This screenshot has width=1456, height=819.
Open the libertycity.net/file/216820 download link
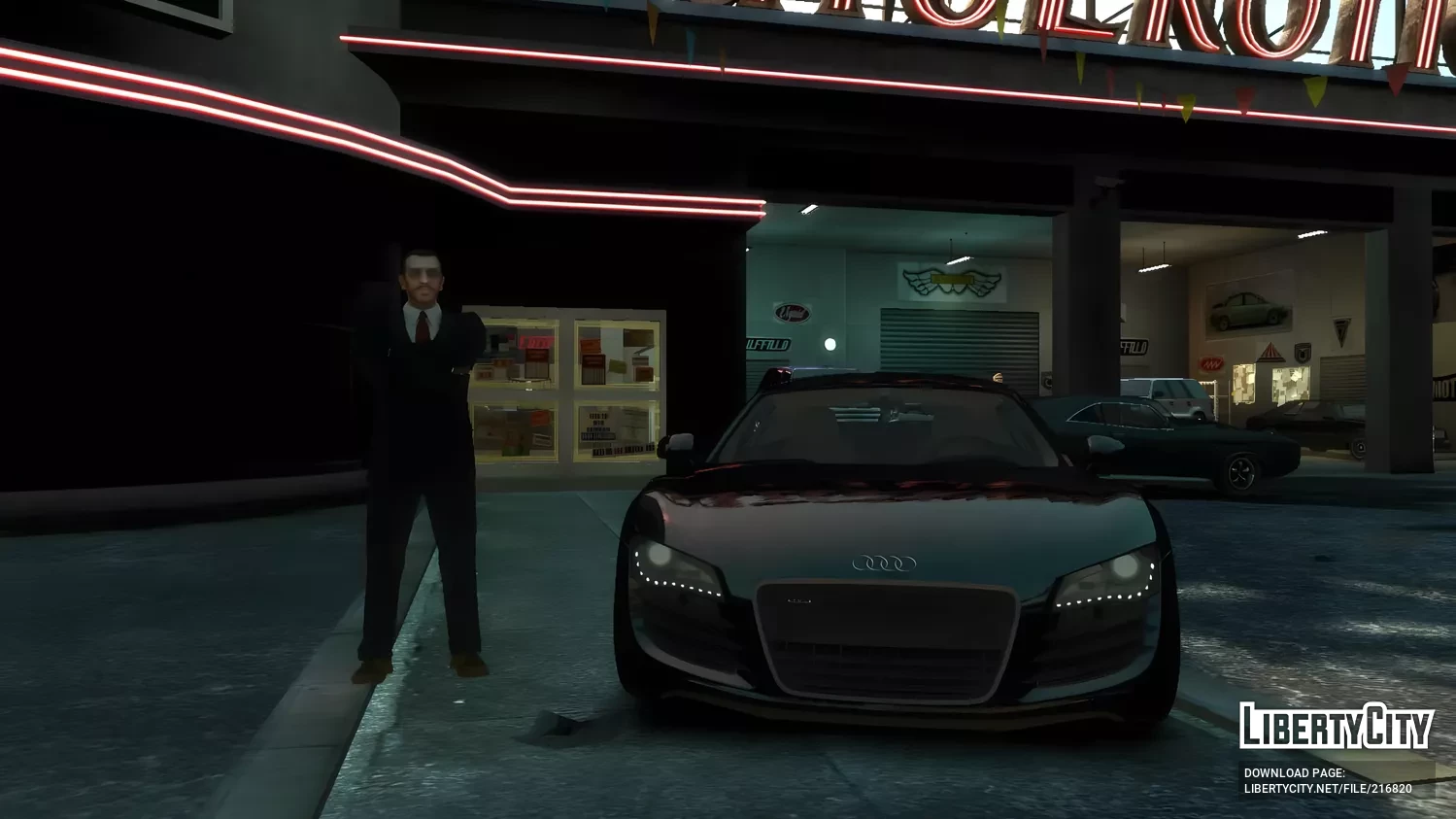1327,789
